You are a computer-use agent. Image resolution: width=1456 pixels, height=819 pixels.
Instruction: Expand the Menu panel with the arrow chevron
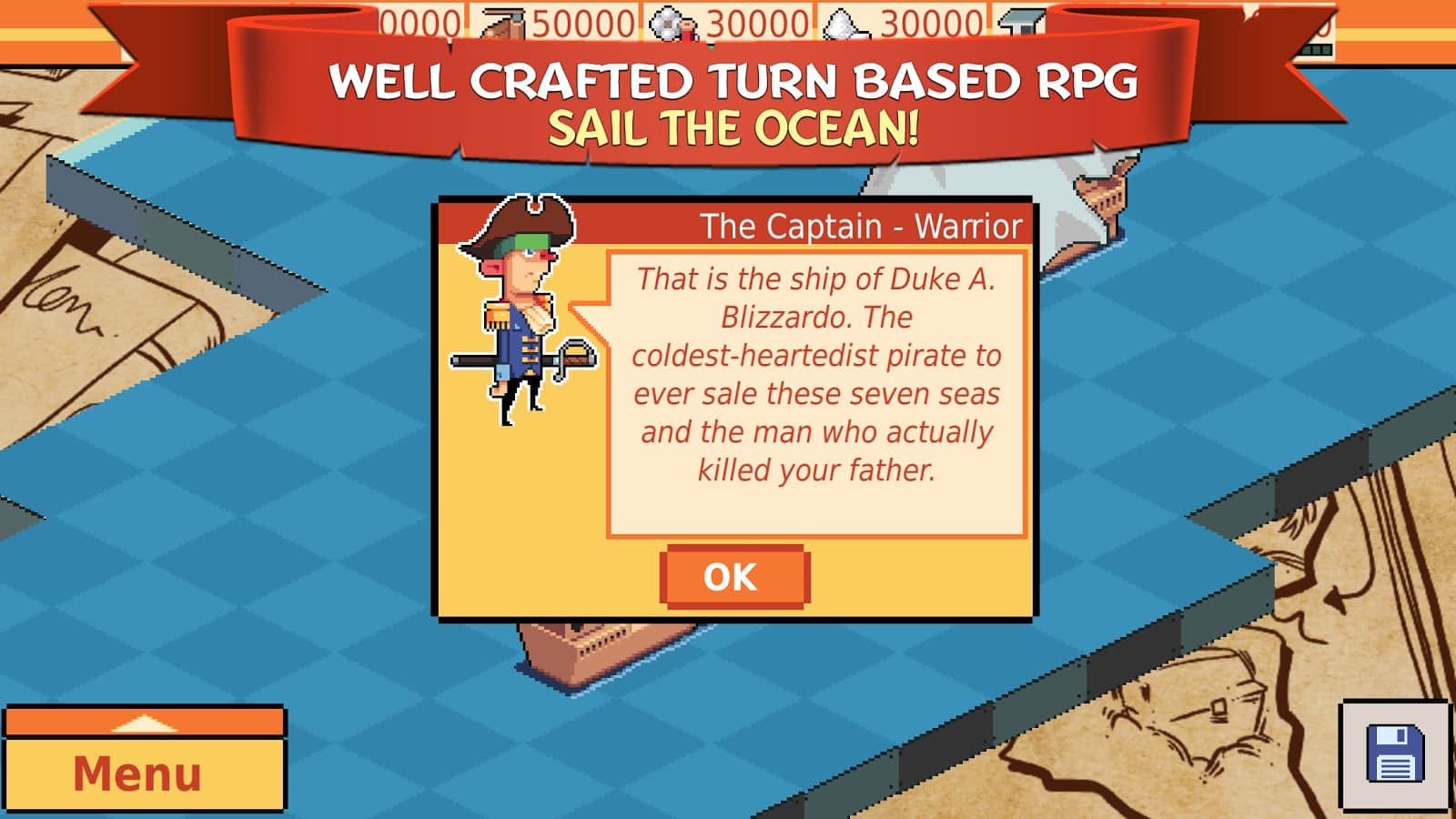click(146, 725)
